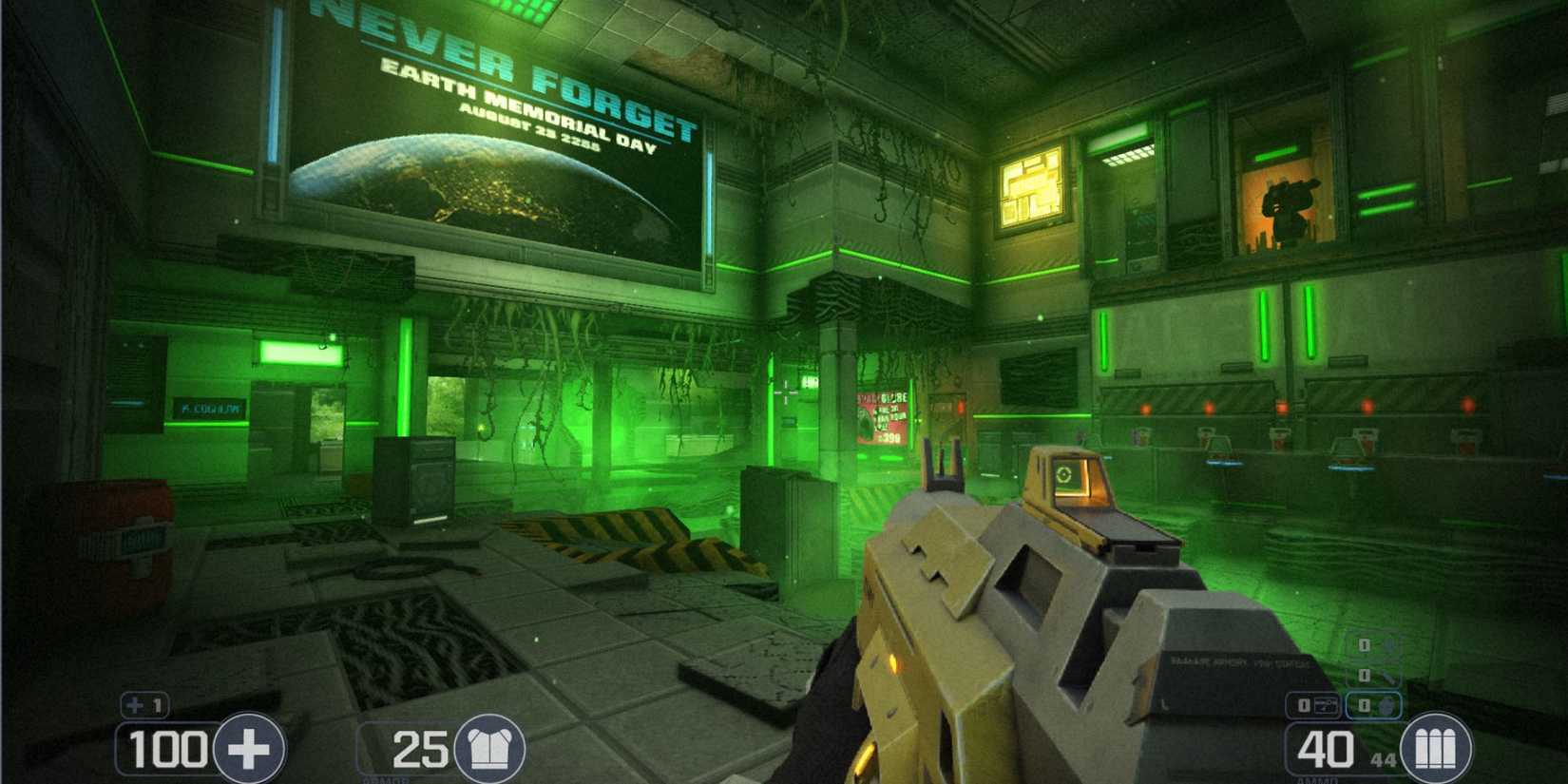Toggle the highlighted grenade slot outline
The height and width of the screenshot is (784, 1568).
tap(1373, 705)
